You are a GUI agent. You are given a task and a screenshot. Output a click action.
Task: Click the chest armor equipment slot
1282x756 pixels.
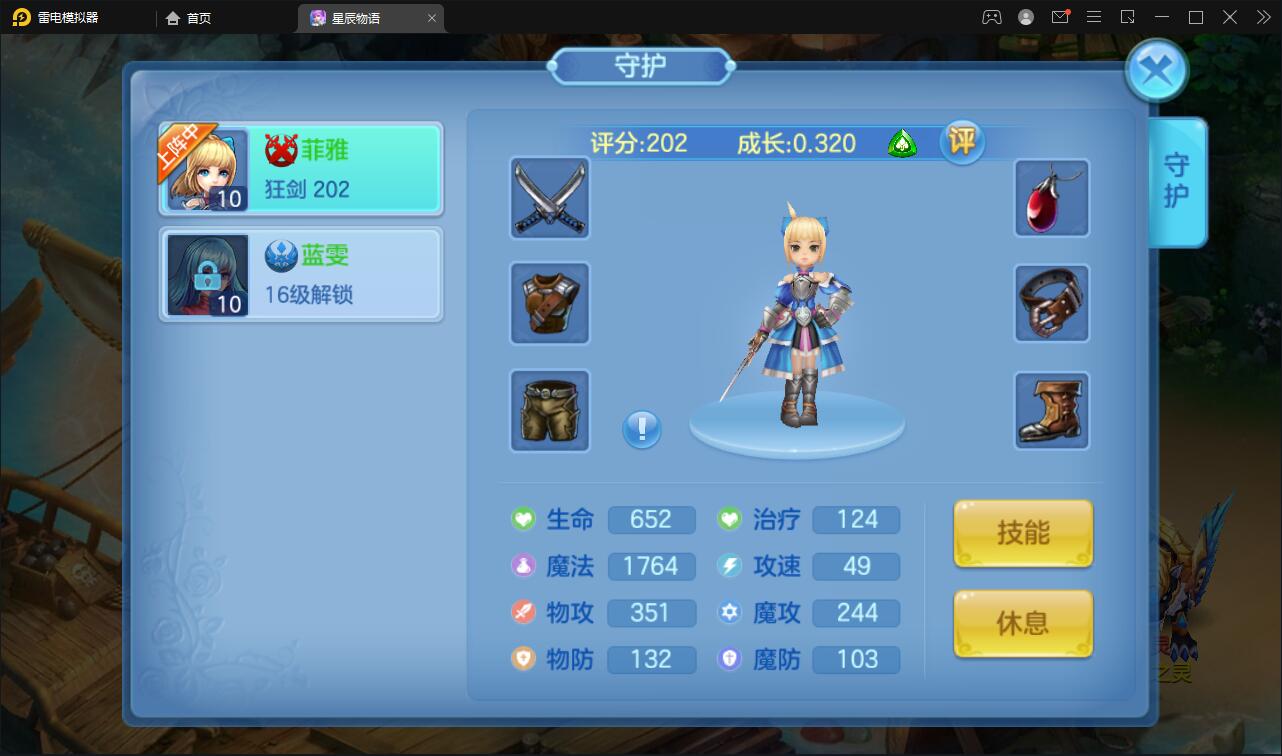[549, 303]
